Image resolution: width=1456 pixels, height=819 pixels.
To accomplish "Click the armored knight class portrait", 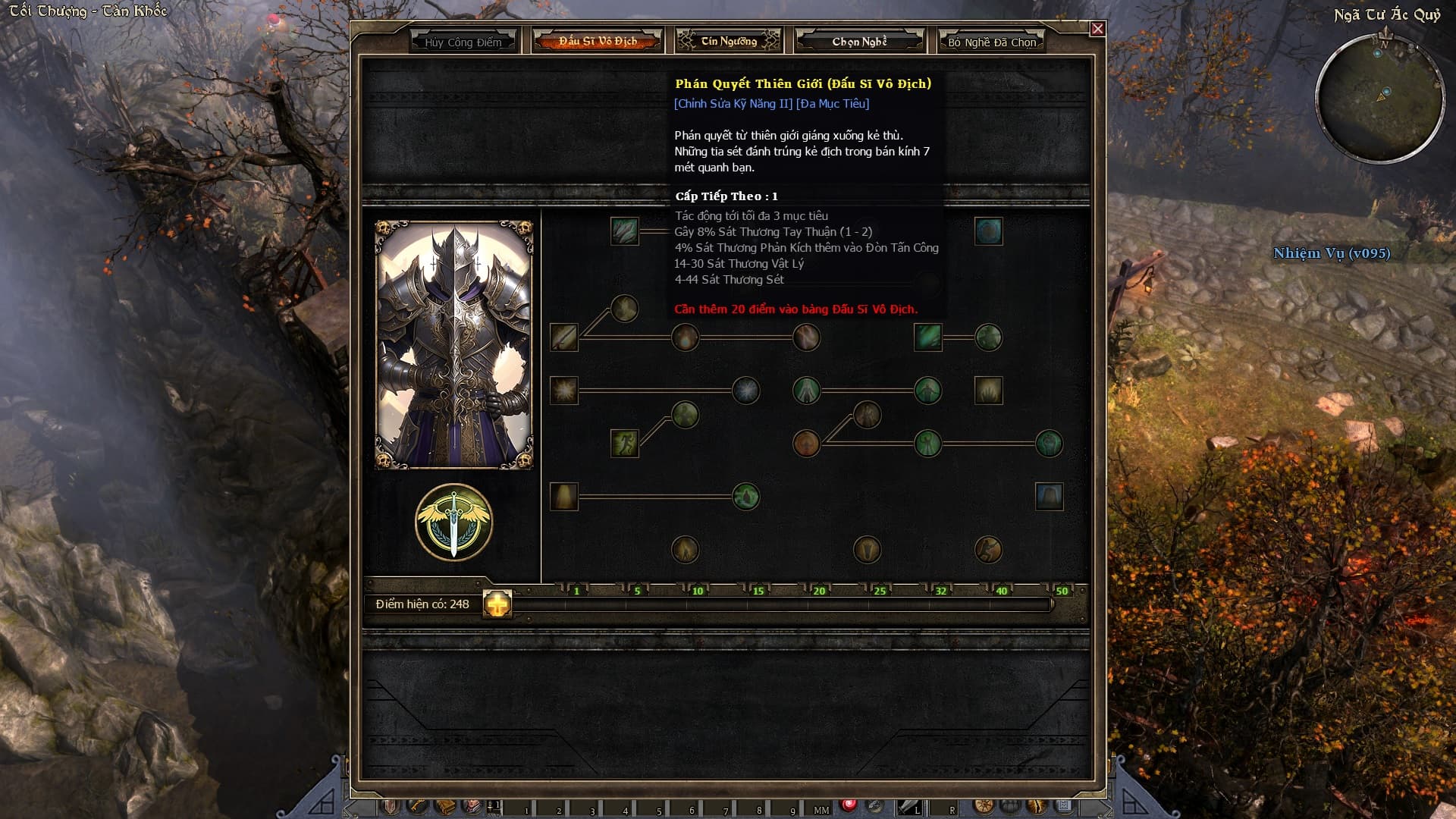I will (x=454, y=345).
